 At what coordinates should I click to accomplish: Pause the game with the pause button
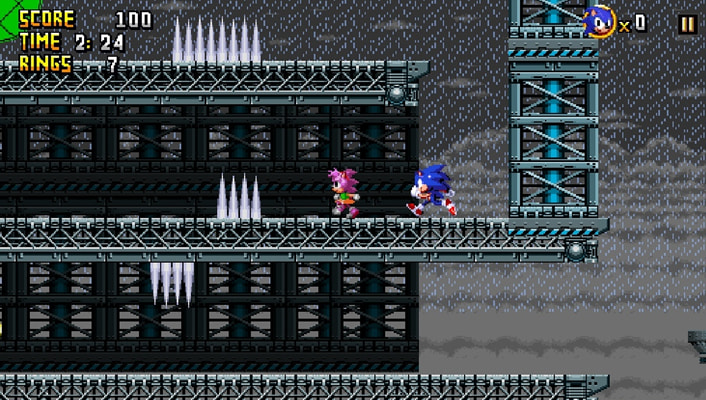687,24
